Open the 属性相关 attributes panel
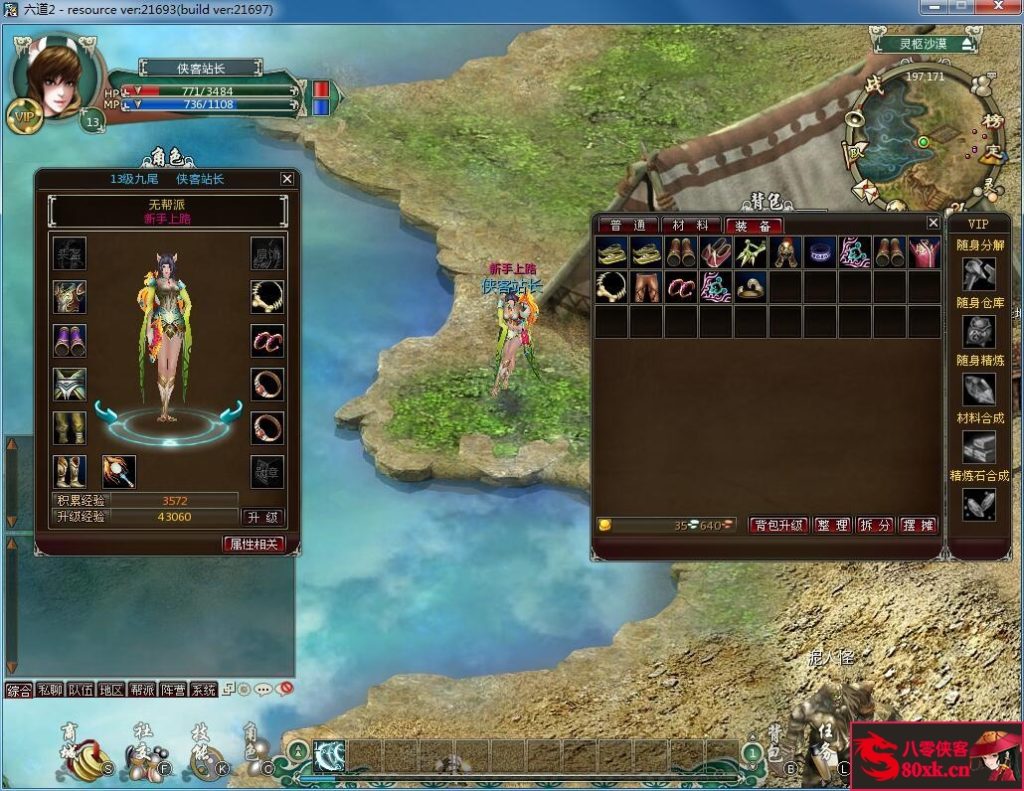This screenshot has width=1024, height=791. 253,544
